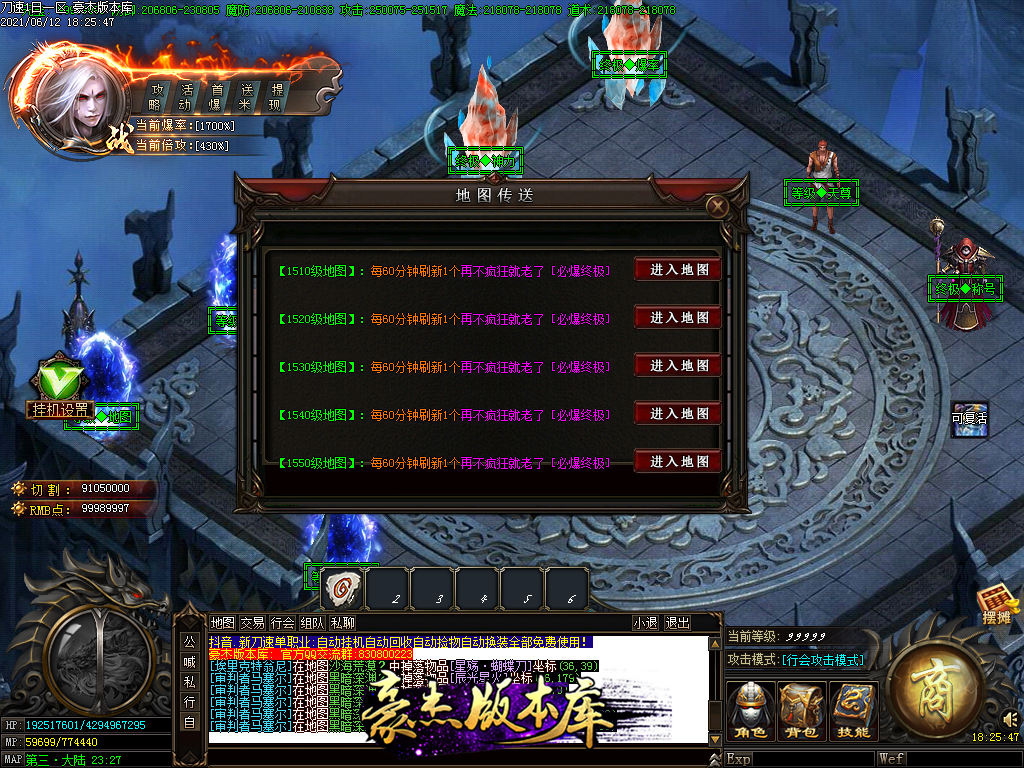Open the 摆摊 stall icon
1024x768 pixels.
point(998,607)
